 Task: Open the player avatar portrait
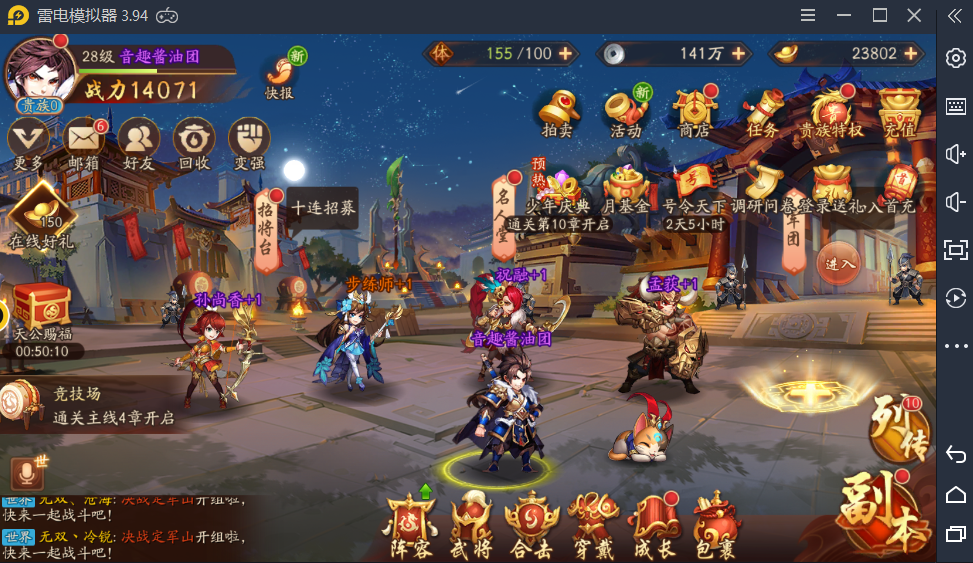pos(40,73)
